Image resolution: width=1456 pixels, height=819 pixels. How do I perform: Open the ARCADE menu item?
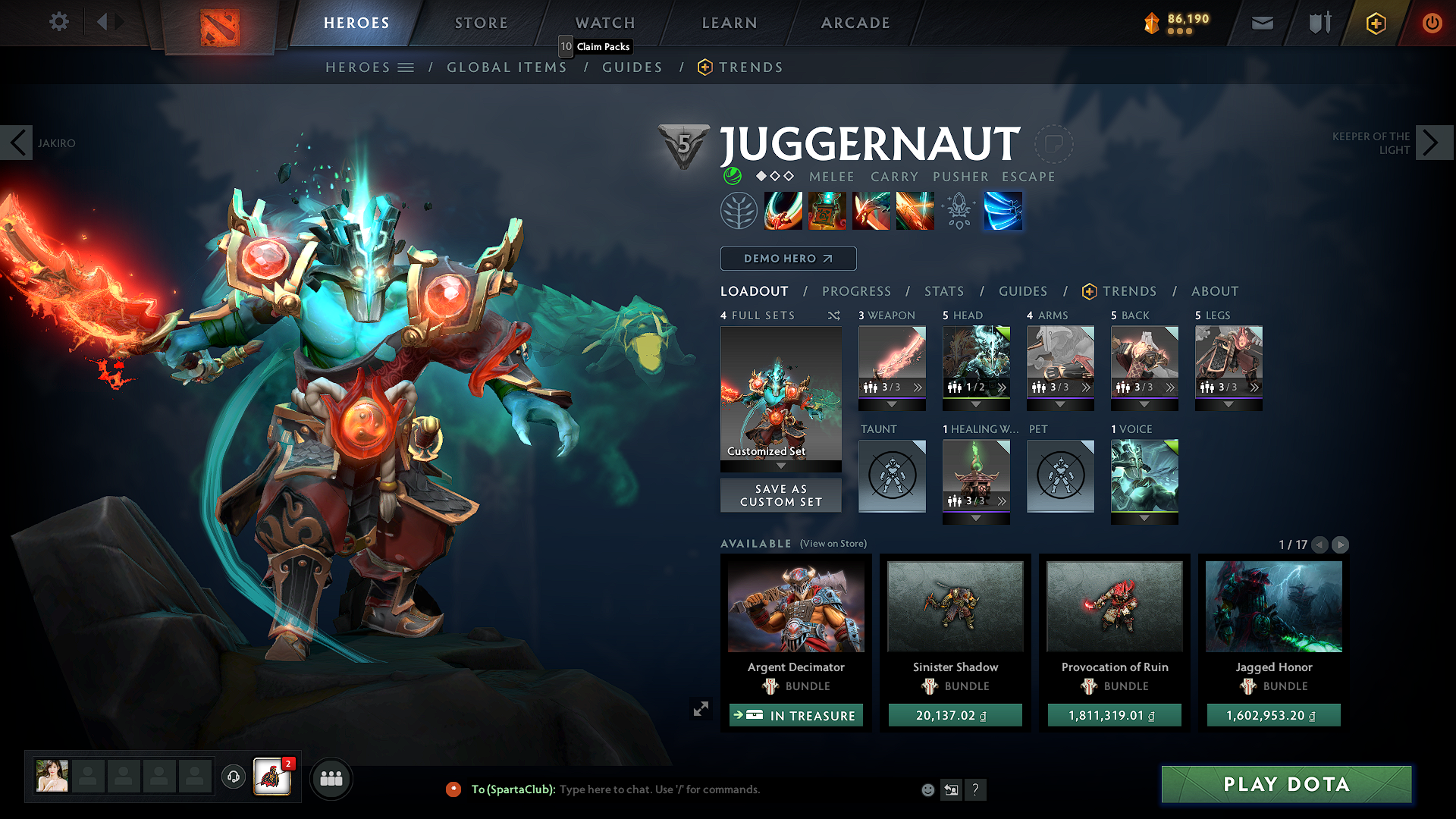tap(855, 23)
